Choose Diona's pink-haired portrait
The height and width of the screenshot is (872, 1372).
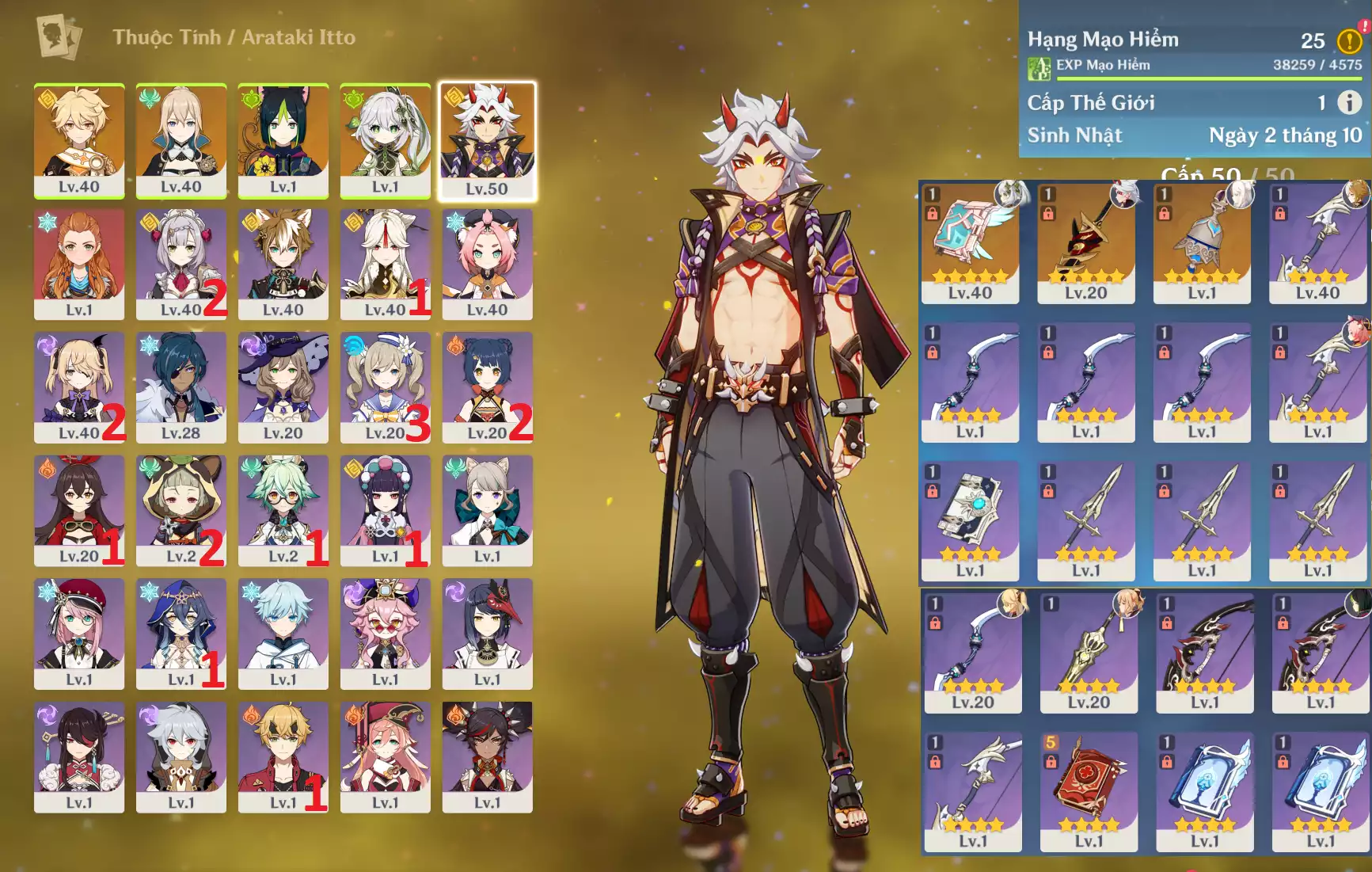(487, 263)
